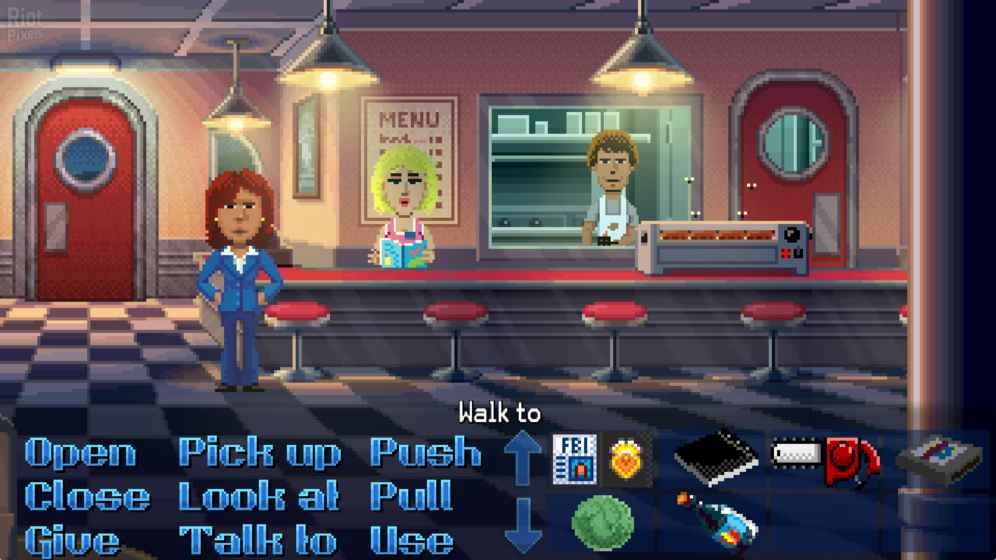Choose the Close verb
Screen dimensions: 996x560
(x=87, y=497)
